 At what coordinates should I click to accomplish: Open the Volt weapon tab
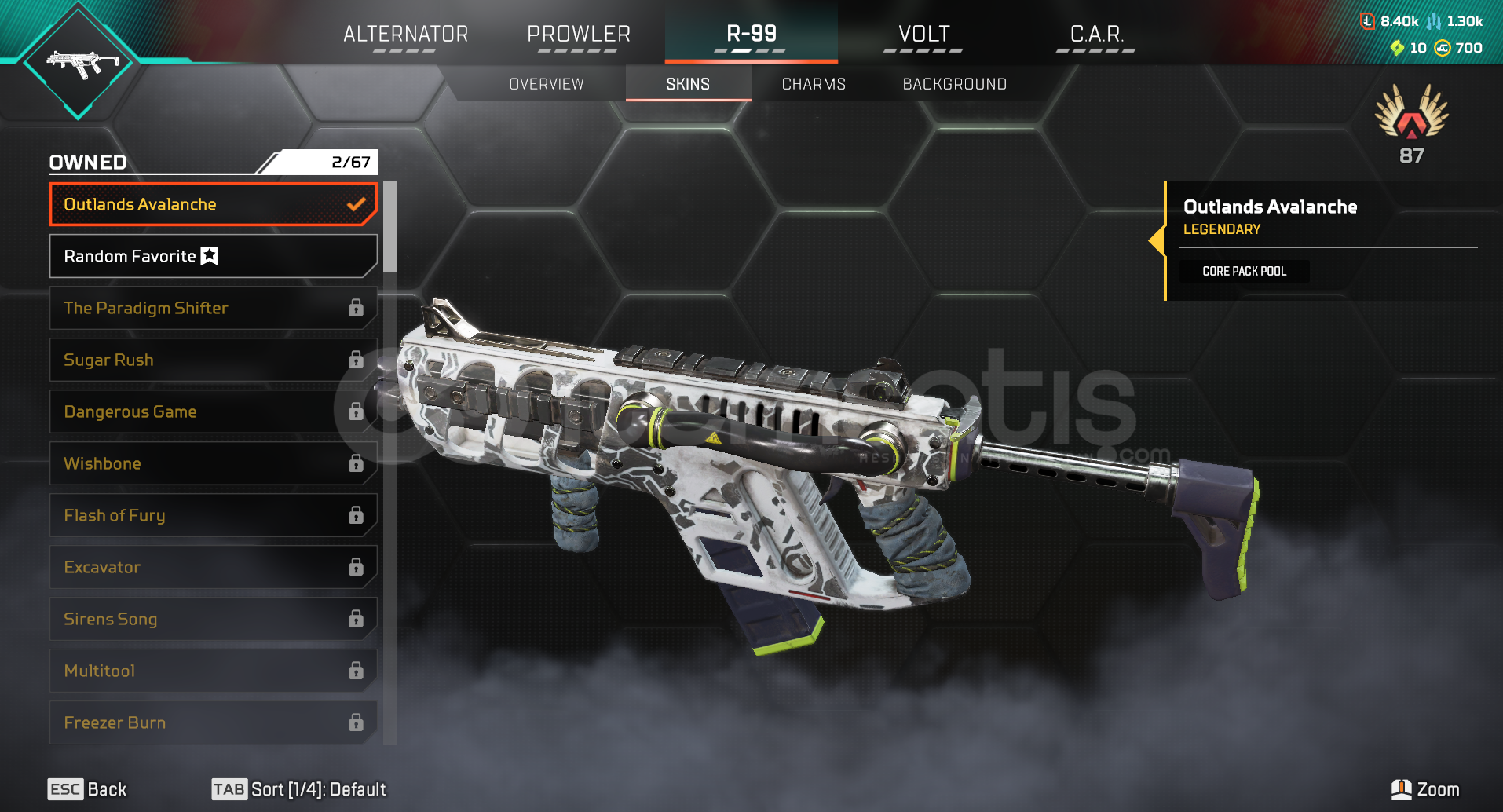(x=923, y=35)
